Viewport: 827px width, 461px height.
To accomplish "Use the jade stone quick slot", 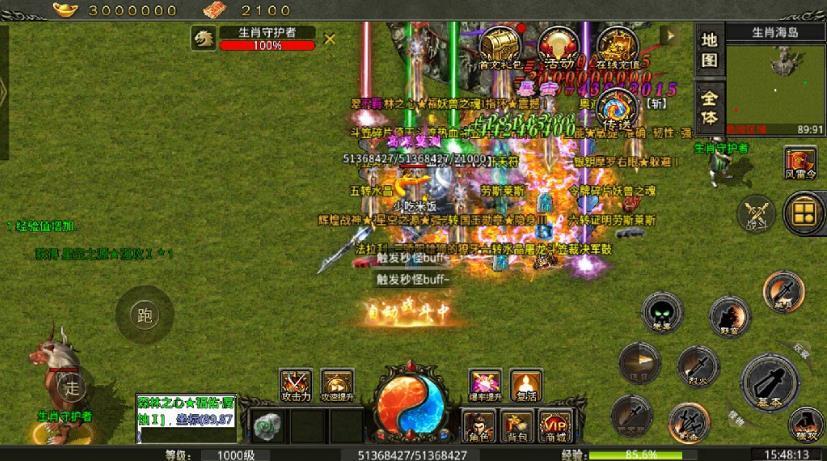I will click(266, 425).
